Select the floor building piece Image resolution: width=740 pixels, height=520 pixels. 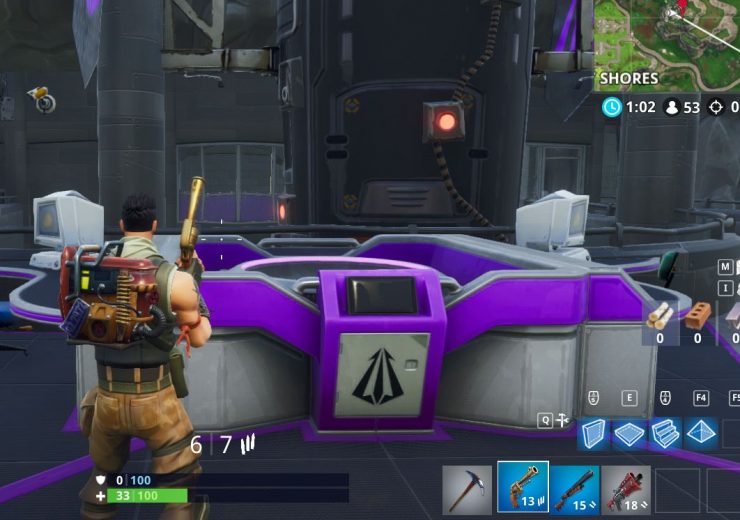point(629,433)
